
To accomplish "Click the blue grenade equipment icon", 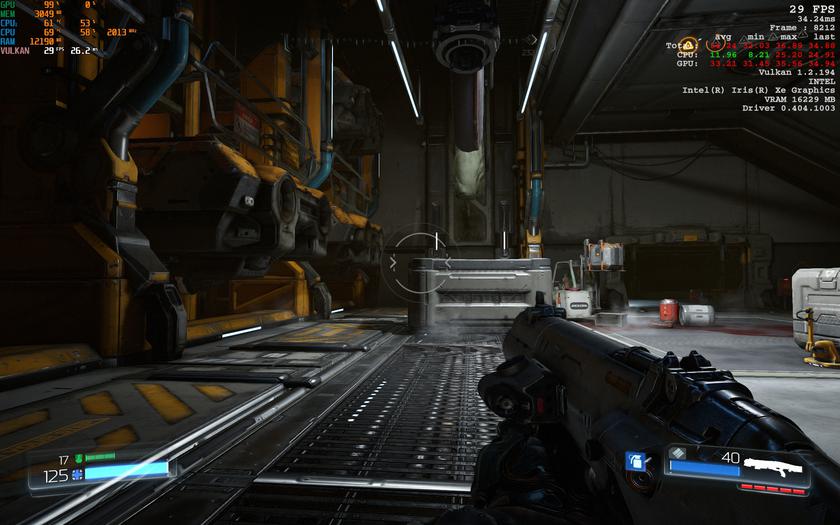I will point(633,462).
